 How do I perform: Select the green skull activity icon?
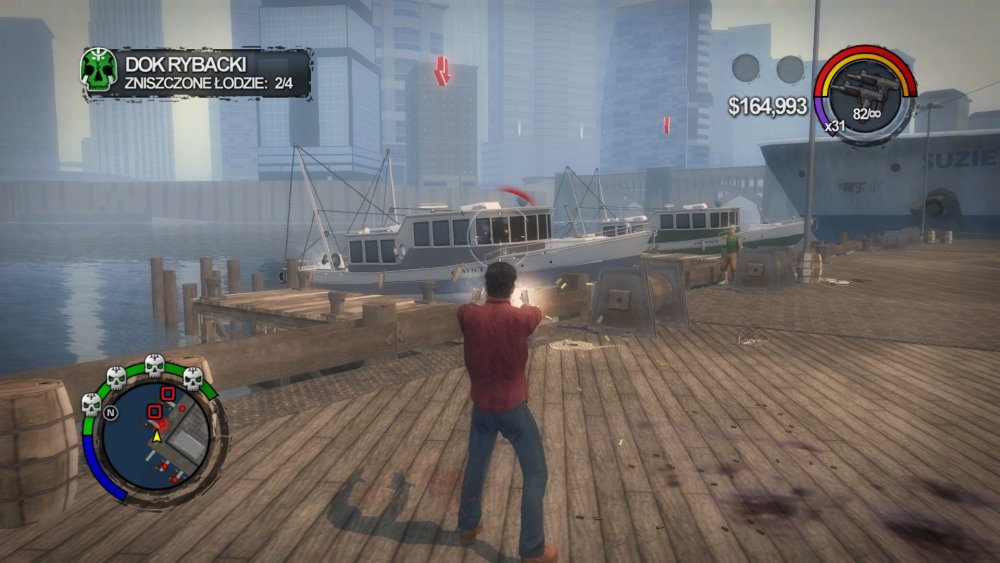click(99, 69)
